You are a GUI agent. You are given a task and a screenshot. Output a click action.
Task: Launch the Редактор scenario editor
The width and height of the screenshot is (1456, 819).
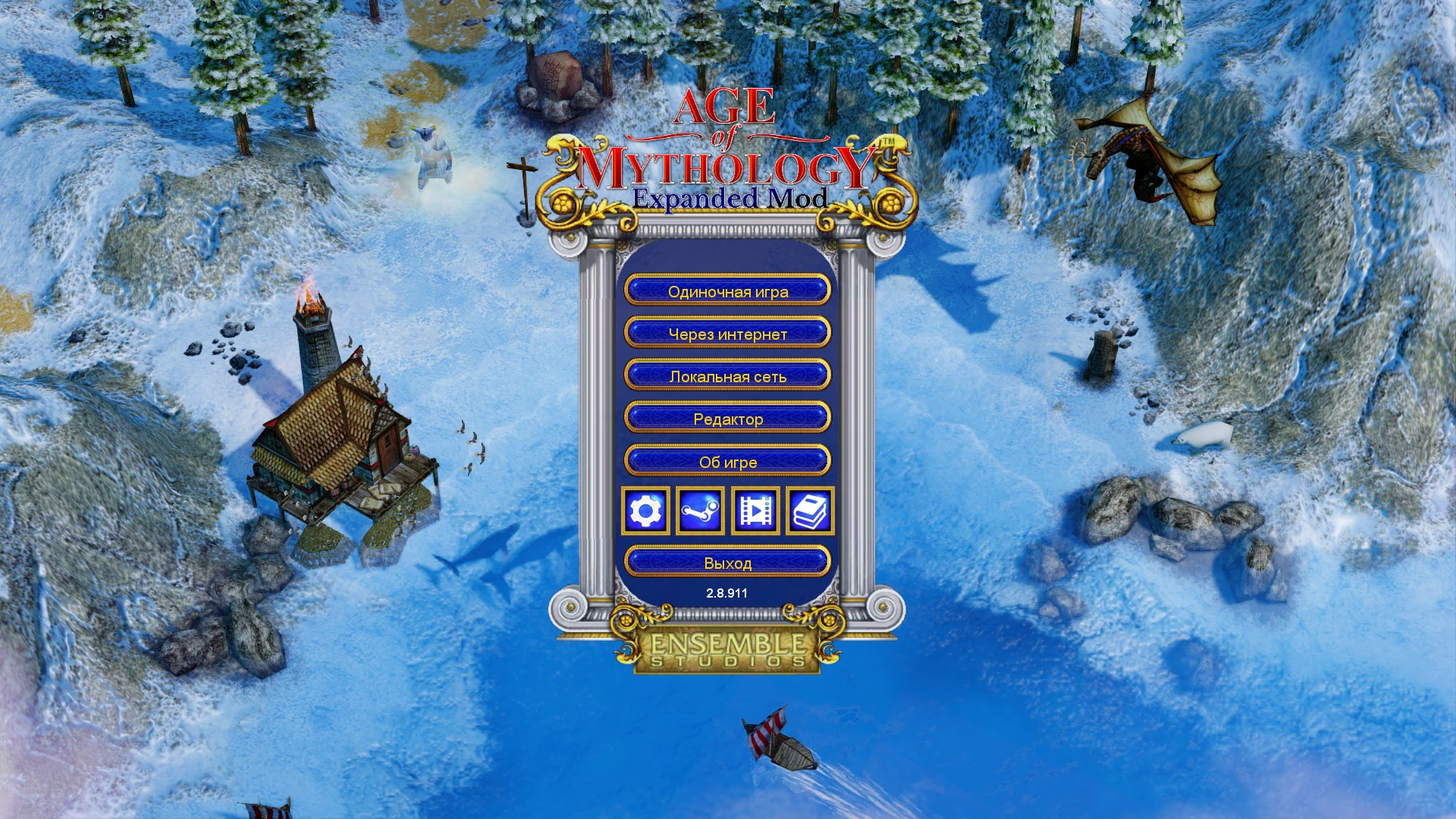pos(728,419)
